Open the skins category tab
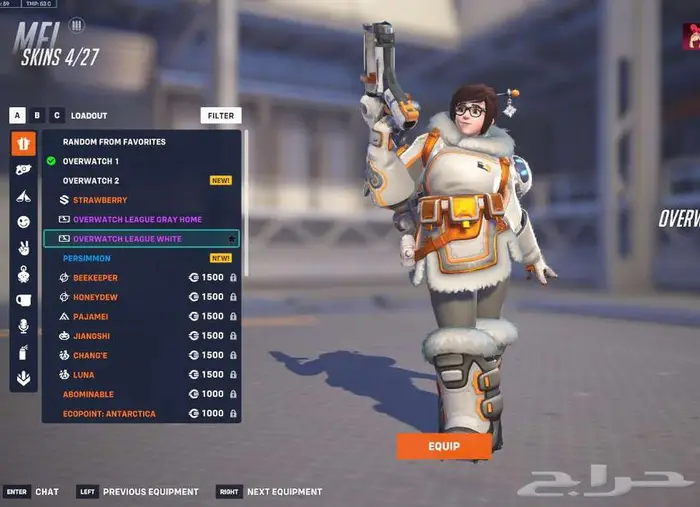This screenshot has height=507, width=700. 23,144
